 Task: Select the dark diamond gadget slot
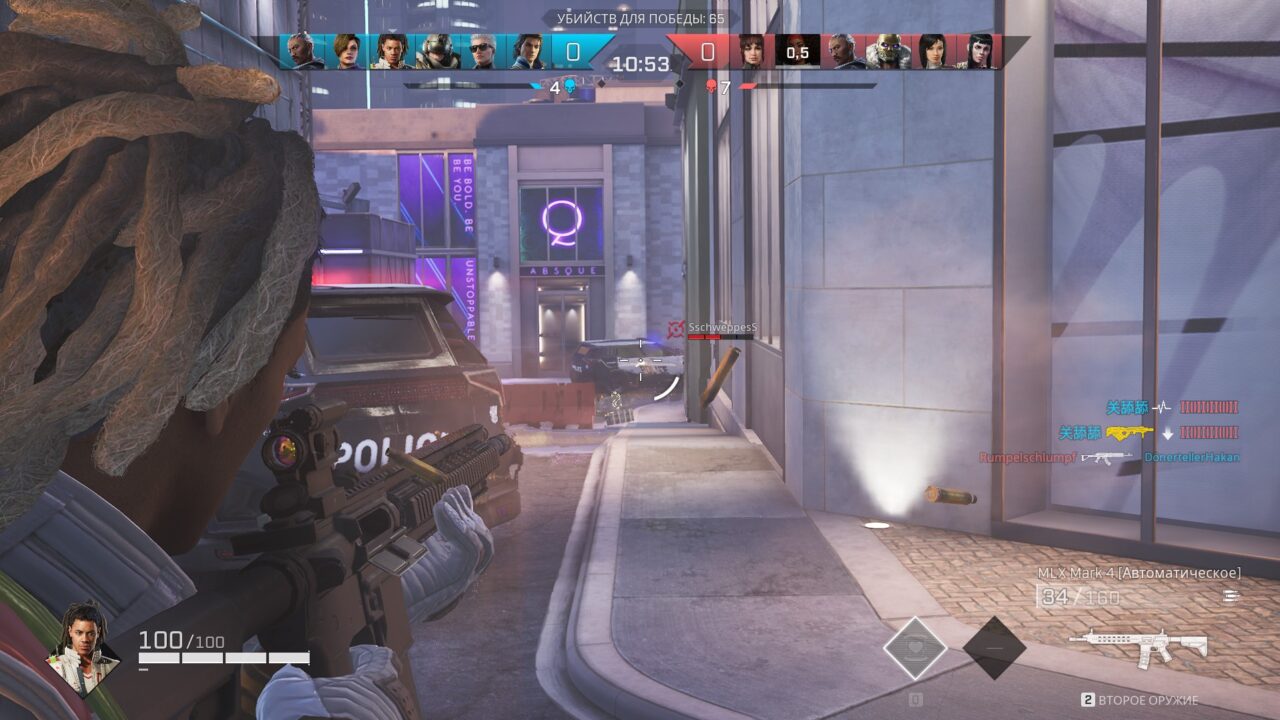(x=994, y=648)
